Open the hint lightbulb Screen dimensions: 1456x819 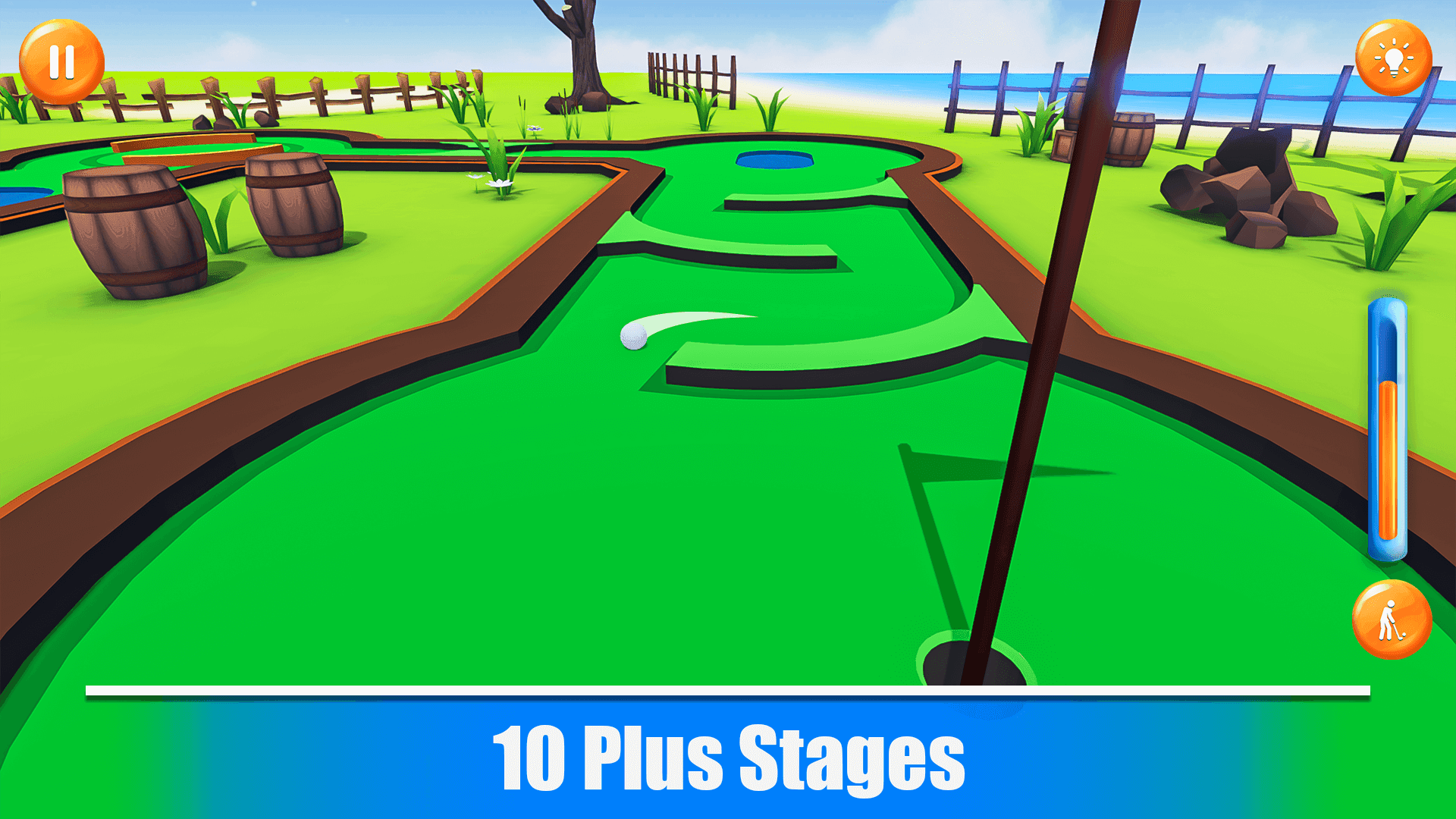point(1394,57)
